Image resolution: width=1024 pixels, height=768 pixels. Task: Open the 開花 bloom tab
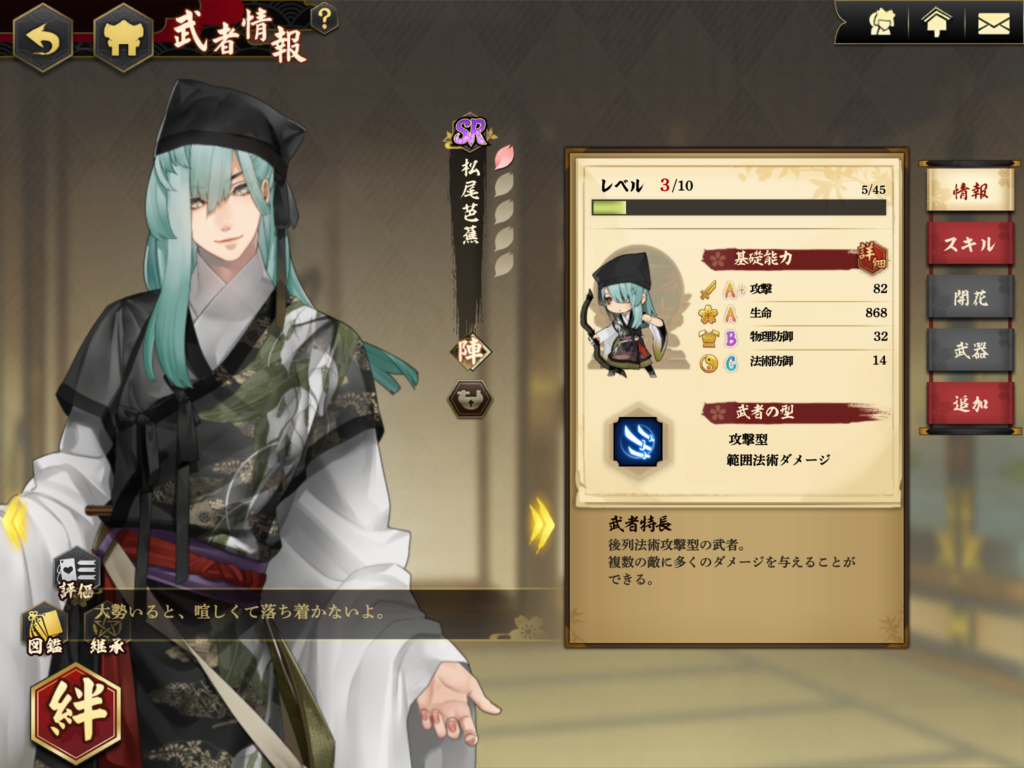coord(970,297)
